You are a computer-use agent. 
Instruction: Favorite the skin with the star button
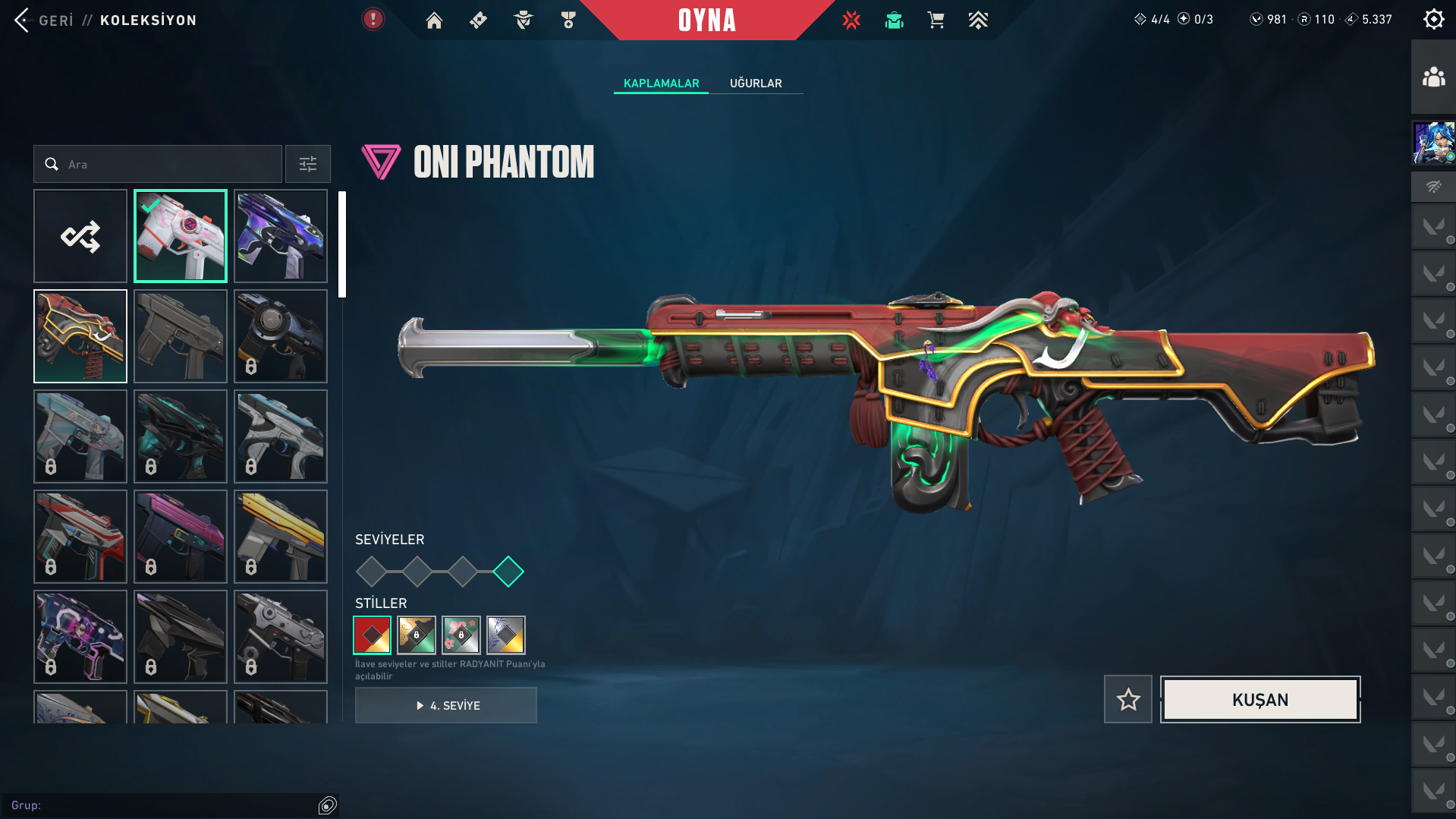click(1127, 699)
